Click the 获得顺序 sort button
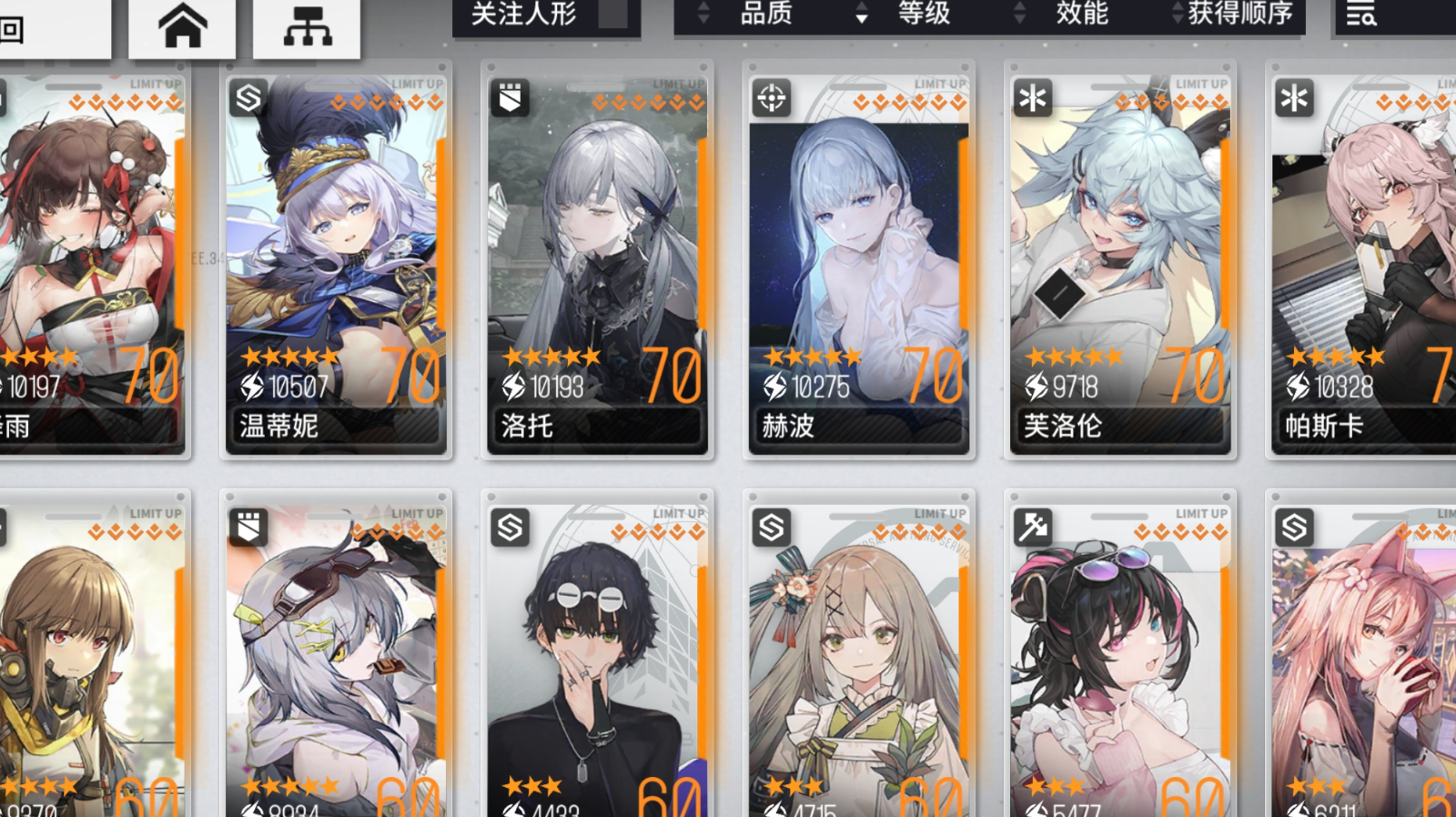 [x=1238, y=15]
